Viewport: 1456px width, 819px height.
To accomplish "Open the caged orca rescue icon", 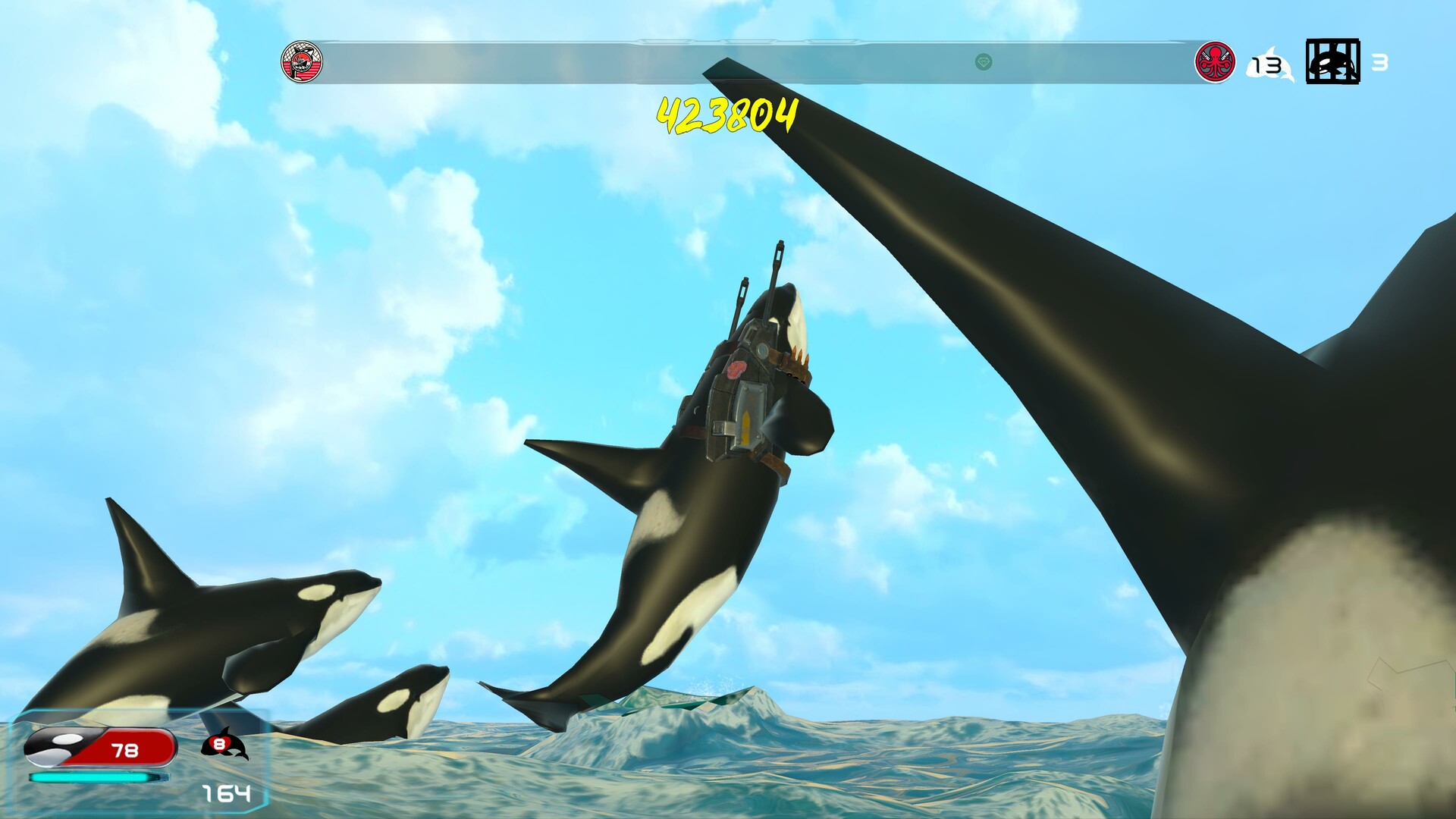I will point(1333,62).
